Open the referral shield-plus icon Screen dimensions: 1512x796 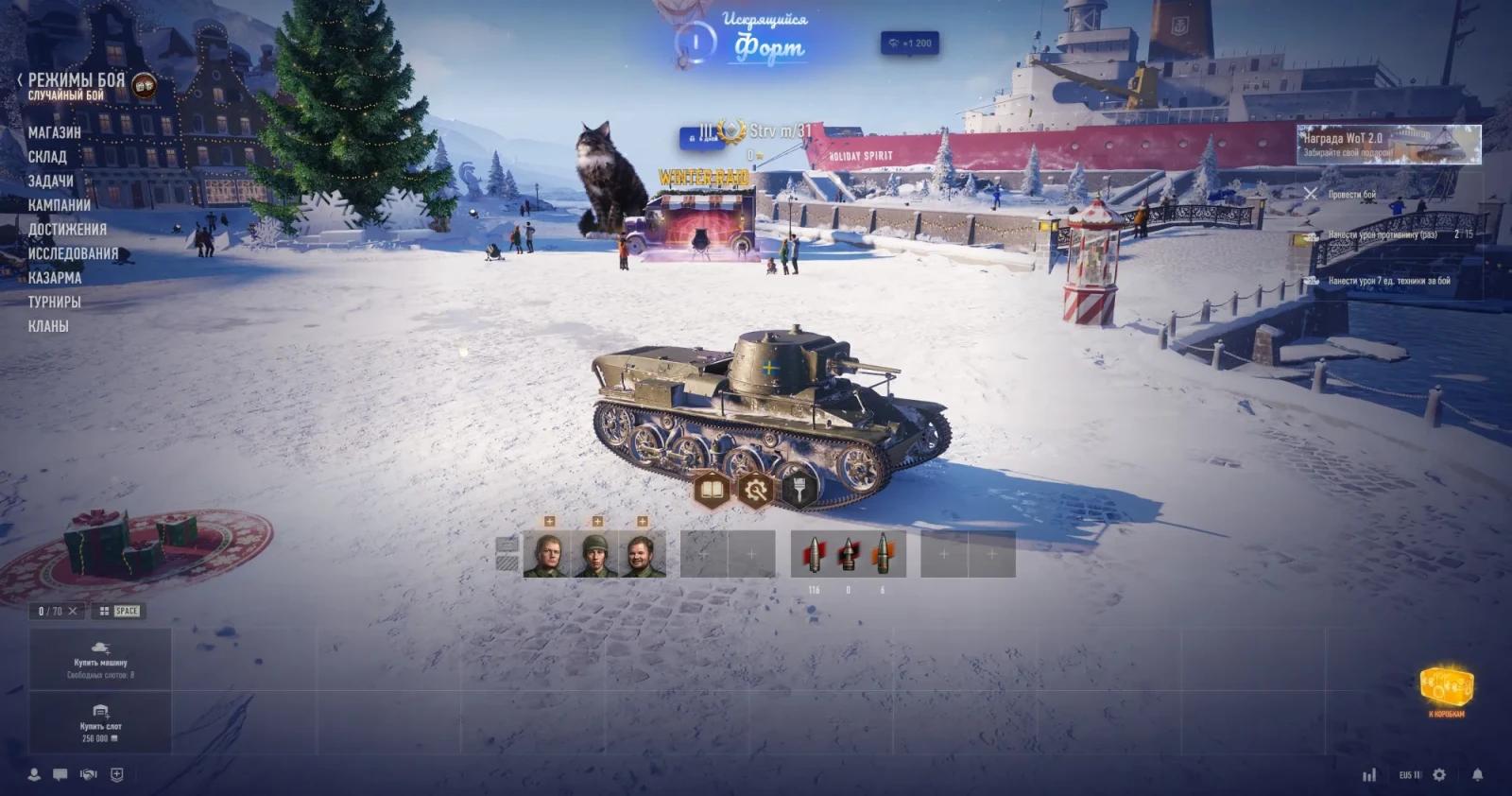click(x=116, y=773)
